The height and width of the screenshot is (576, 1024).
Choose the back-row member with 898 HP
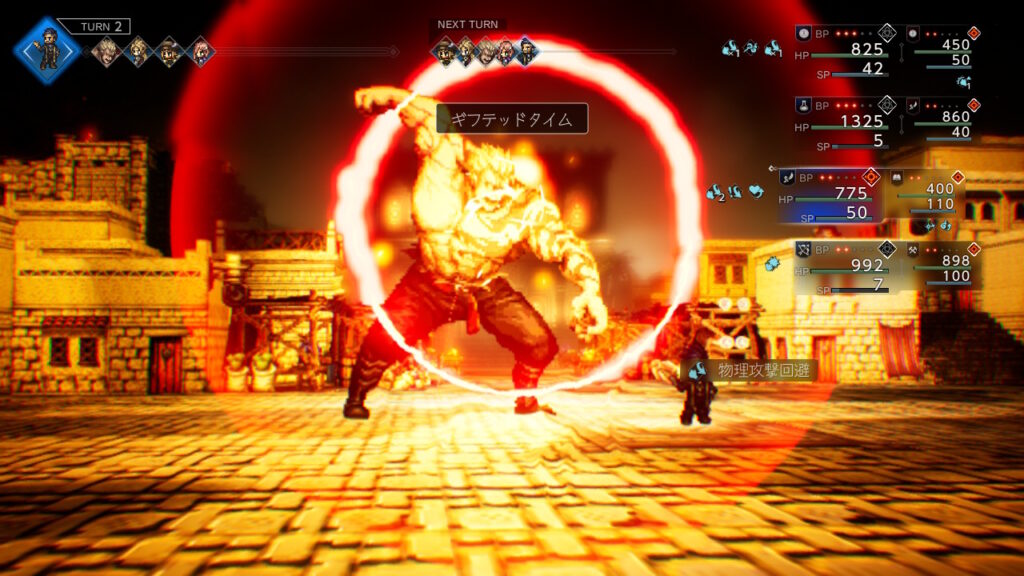pyautogui.click(x=942, y=266)
